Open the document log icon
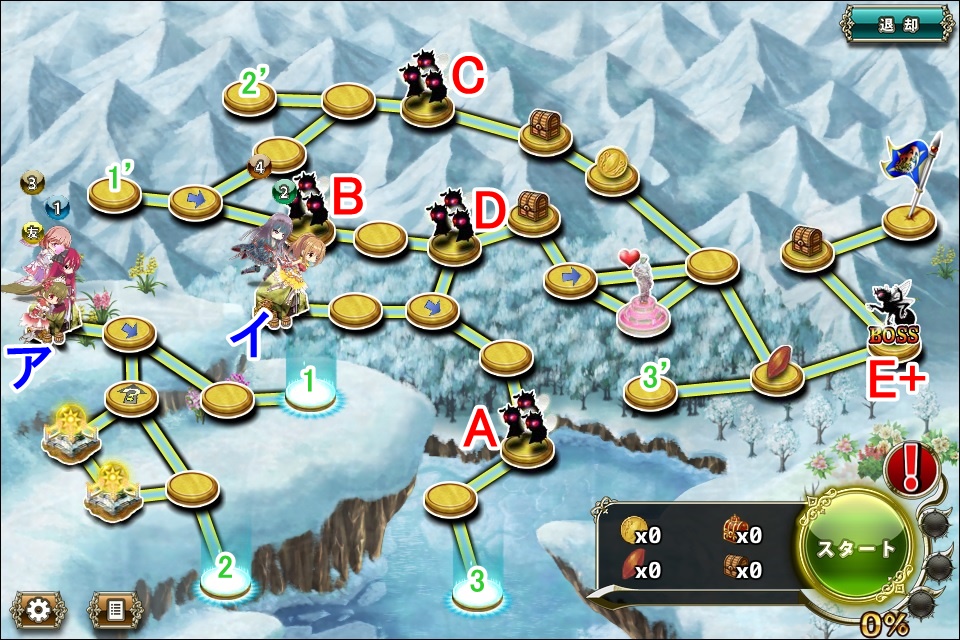The height and width of the screenshot is (640, 960). (x=114, y=607)
